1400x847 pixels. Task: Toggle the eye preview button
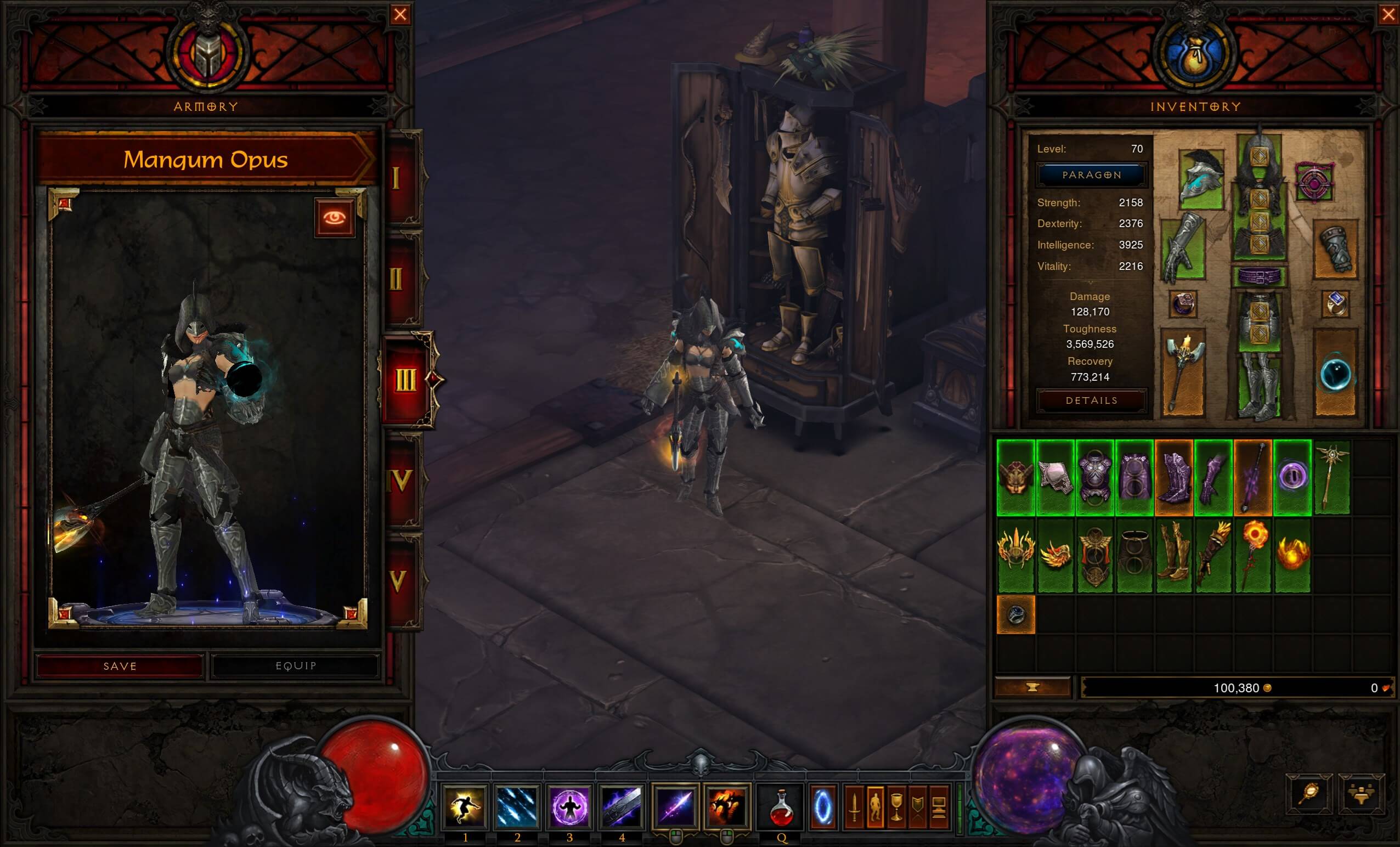(335, 218)
